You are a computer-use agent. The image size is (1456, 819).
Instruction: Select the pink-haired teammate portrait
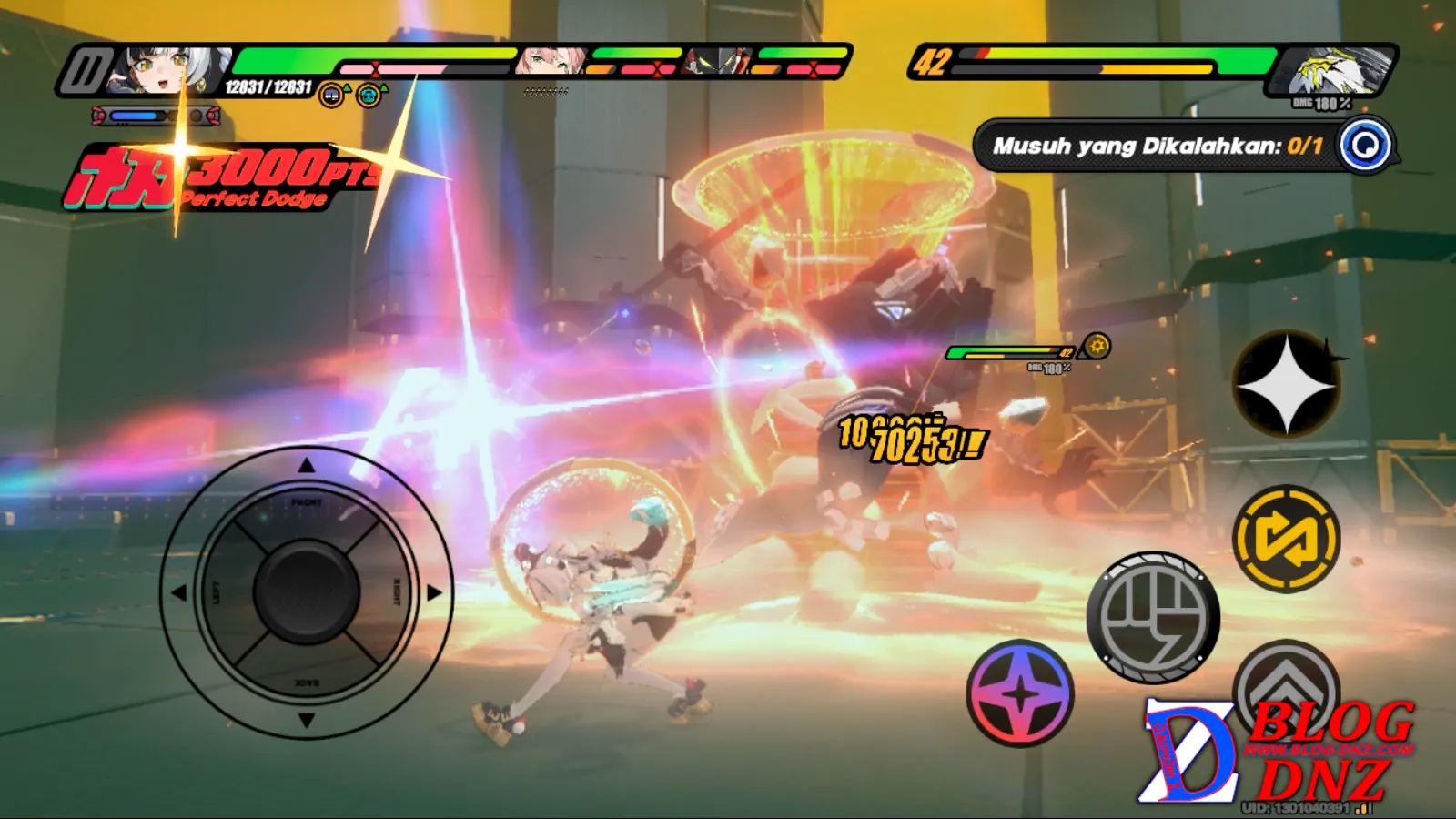551,61
